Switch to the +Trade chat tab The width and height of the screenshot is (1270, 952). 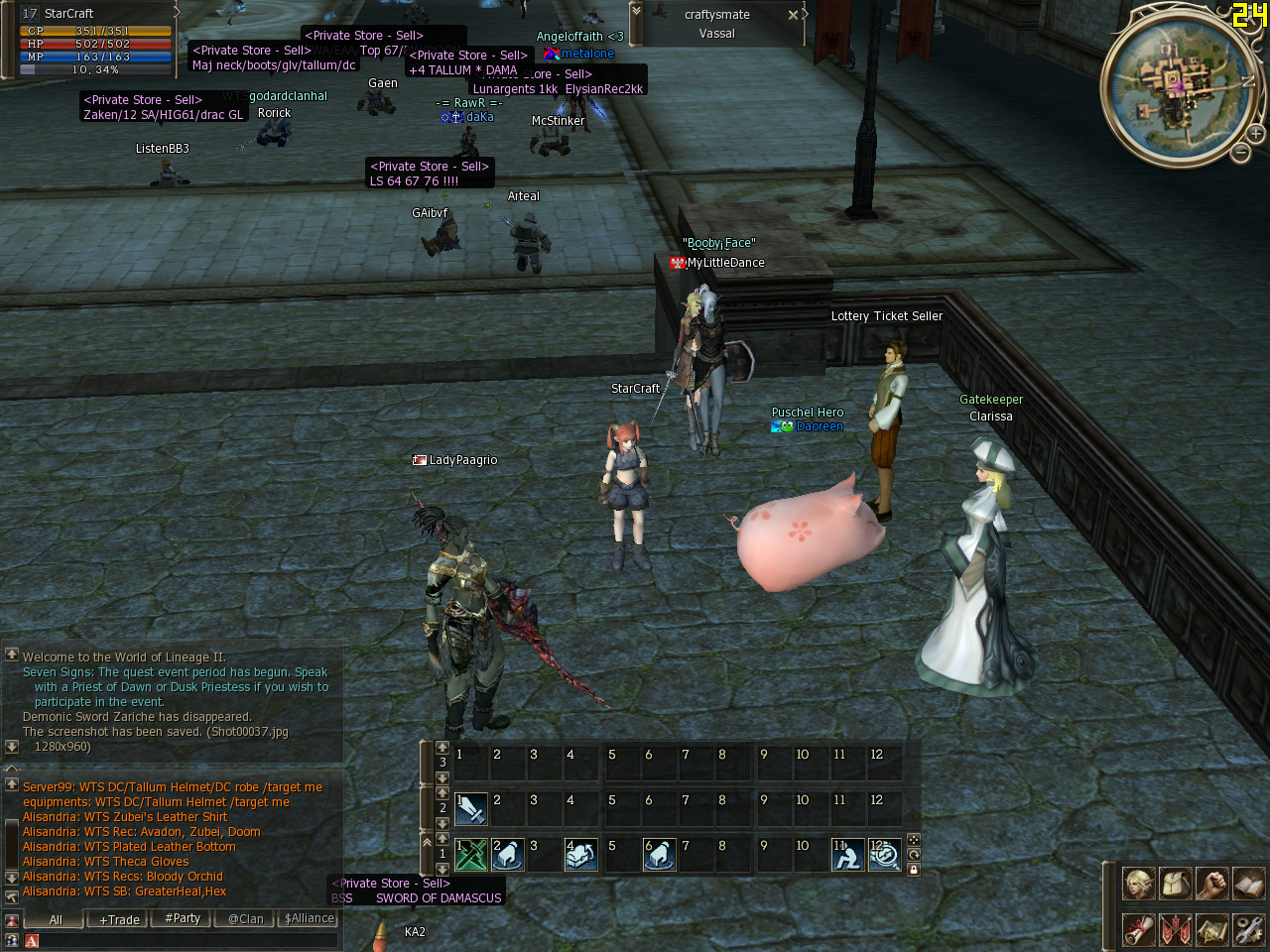pyautogui.click(x=119, y=919)
